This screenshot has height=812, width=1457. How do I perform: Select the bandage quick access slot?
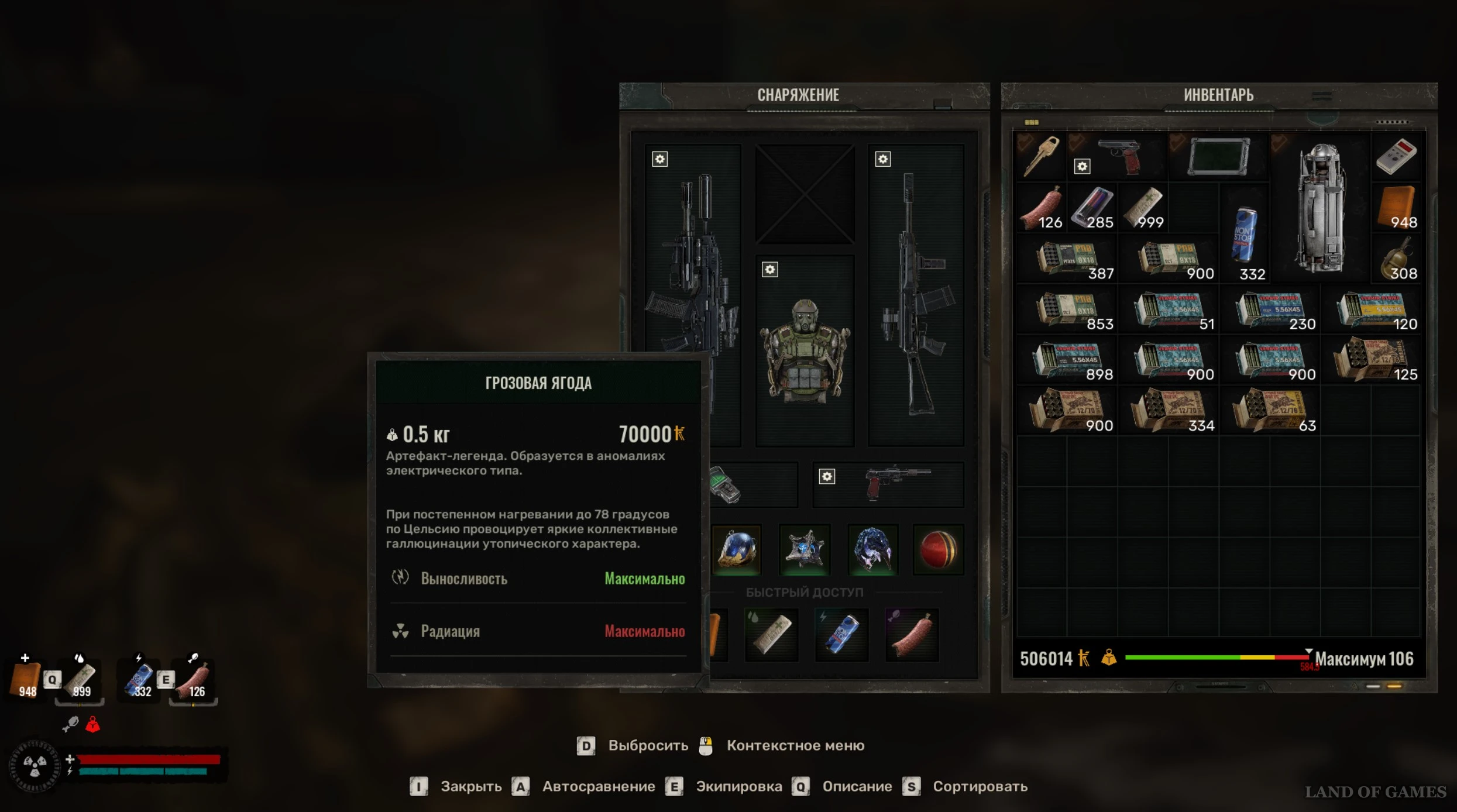pos(772,634)
